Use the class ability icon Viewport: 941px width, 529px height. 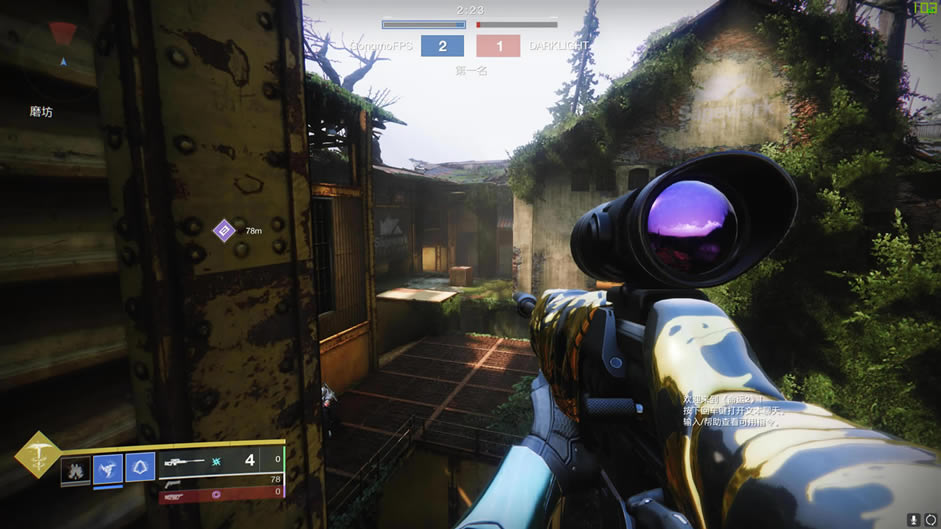[140, 467]
